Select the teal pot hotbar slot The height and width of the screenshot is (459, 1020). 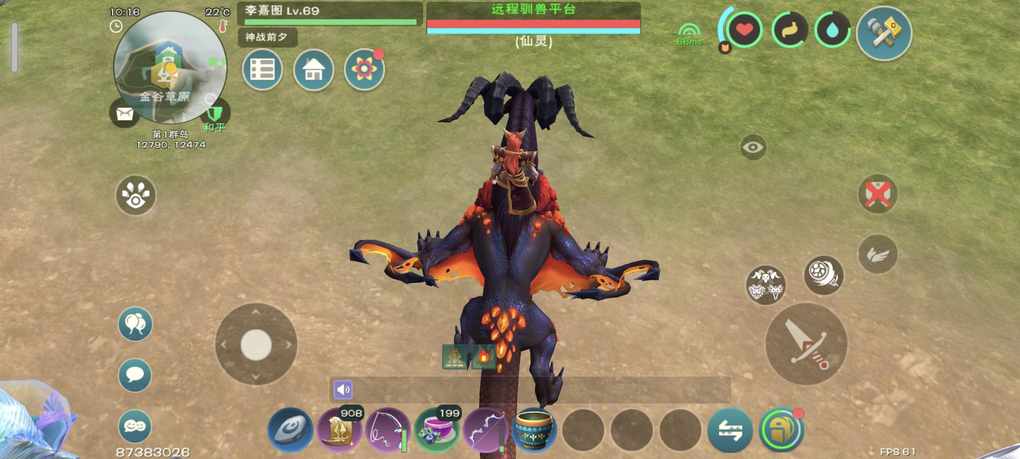(534, 430)
